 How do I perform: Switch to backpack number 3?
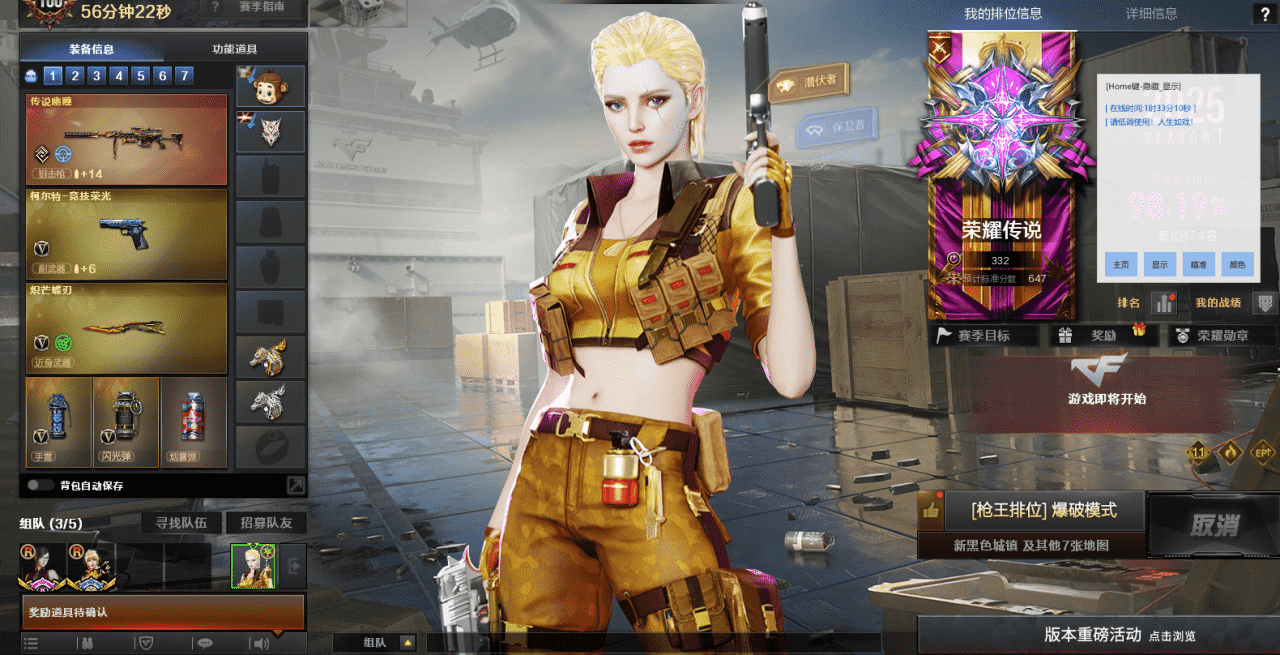[97, 75]
